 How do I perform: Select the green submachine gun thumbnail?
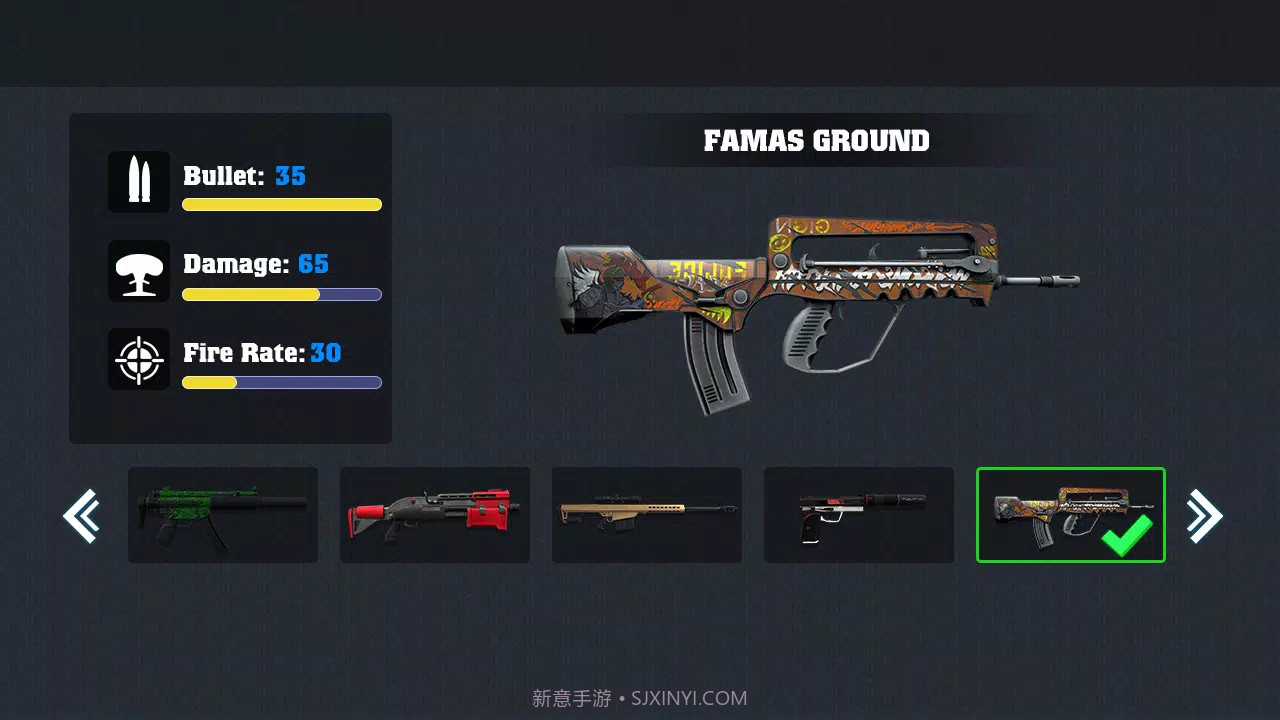223,515
